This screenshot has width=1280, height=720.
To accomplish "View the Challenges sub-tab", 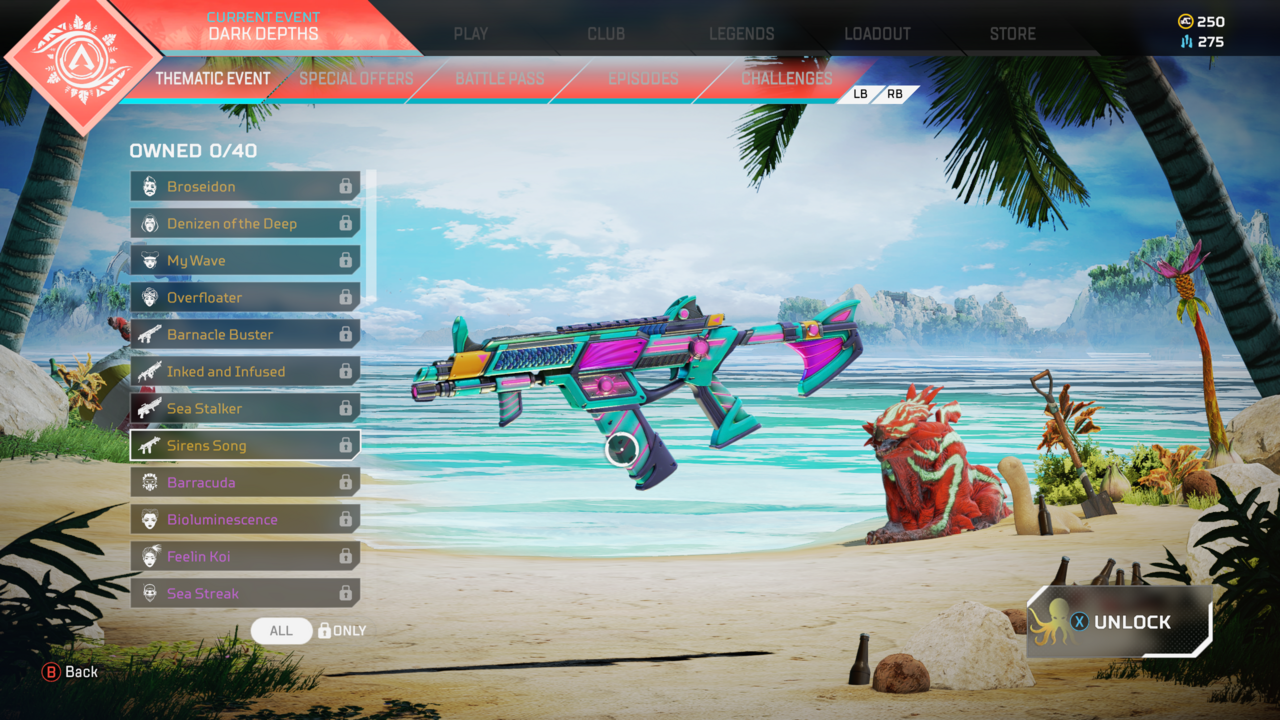I will coord(786,78).
